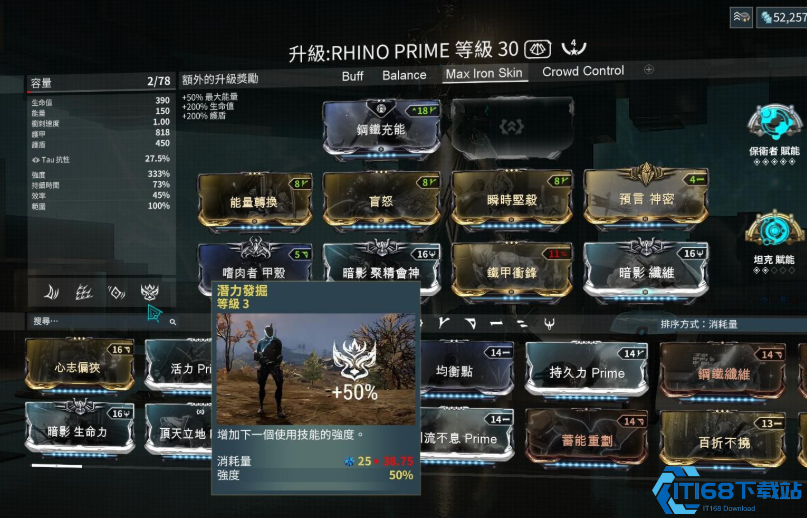Viewport: 807px width, 518px height.
Task: Choose the 能量轉換 mod card
Action: point(255,198)
